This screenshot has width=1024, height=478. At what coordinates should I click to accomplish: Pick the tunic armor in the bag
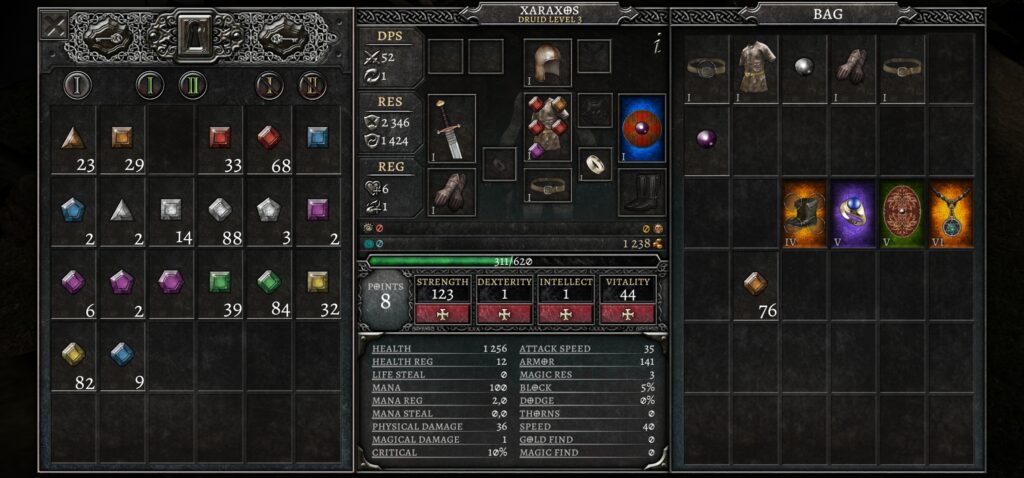(757, 67)
